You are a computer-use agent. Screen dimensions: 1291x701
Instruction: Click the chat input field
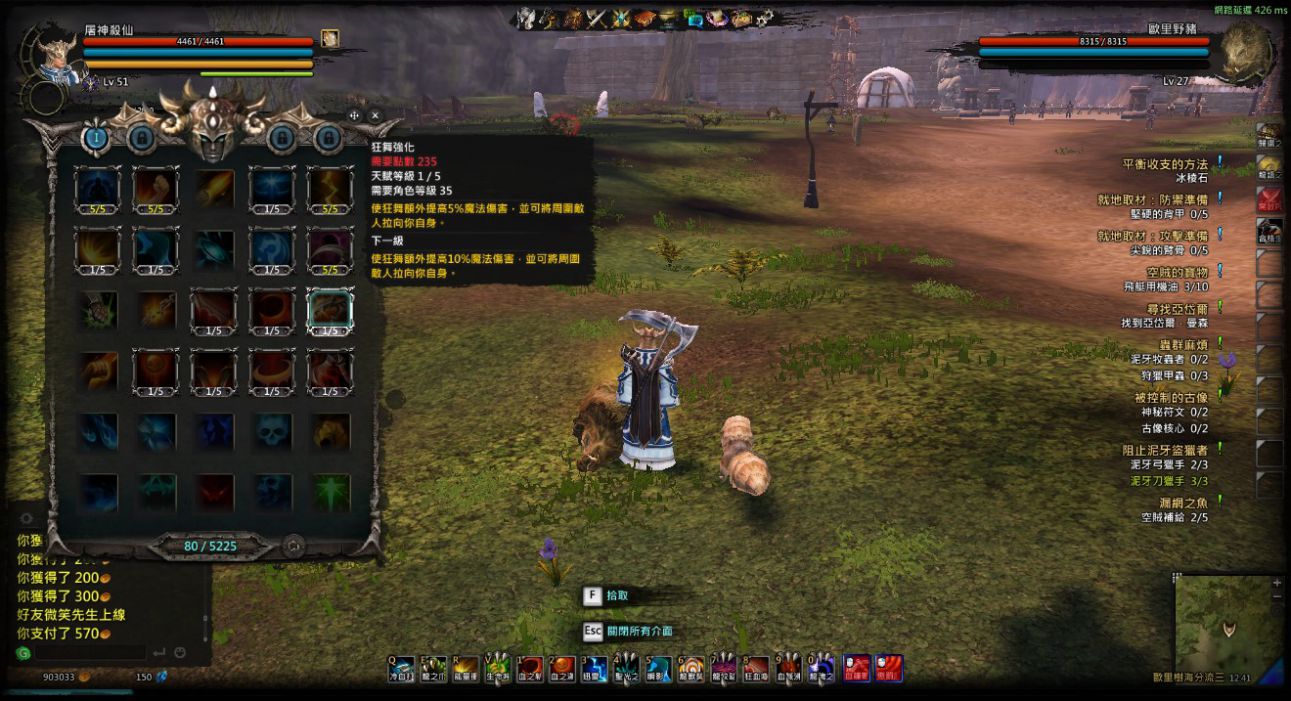pyautogui.click(x=90, y=653)
